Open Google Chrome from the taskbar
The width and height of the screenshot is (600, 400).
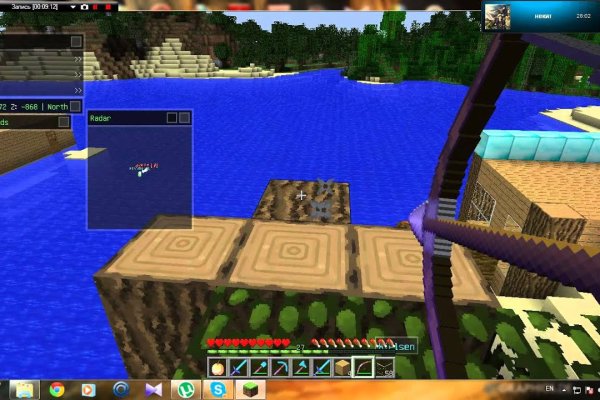coord(58,388)
